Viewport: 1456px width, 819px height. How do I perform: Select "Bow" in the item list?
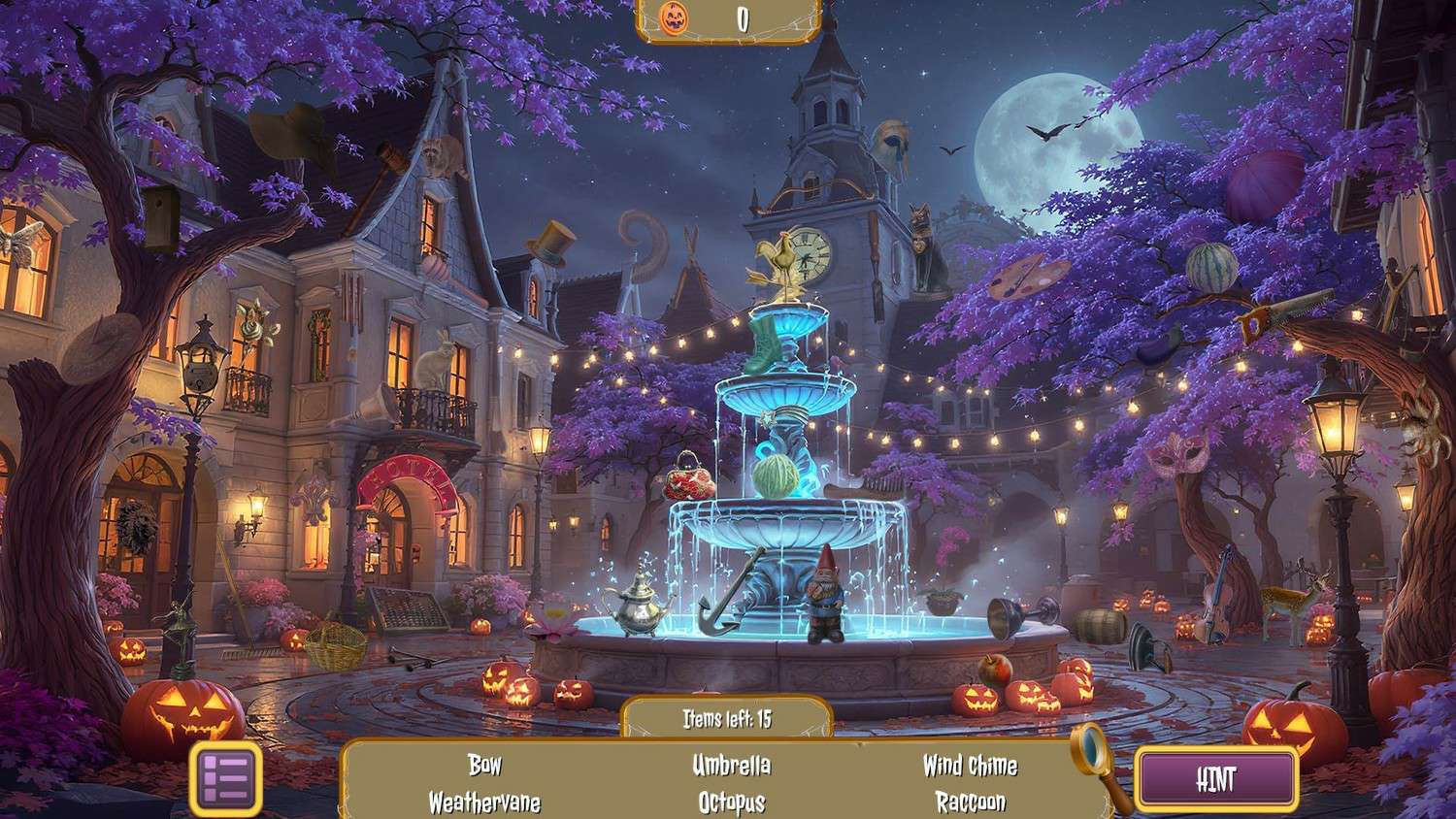click(484, 765)
